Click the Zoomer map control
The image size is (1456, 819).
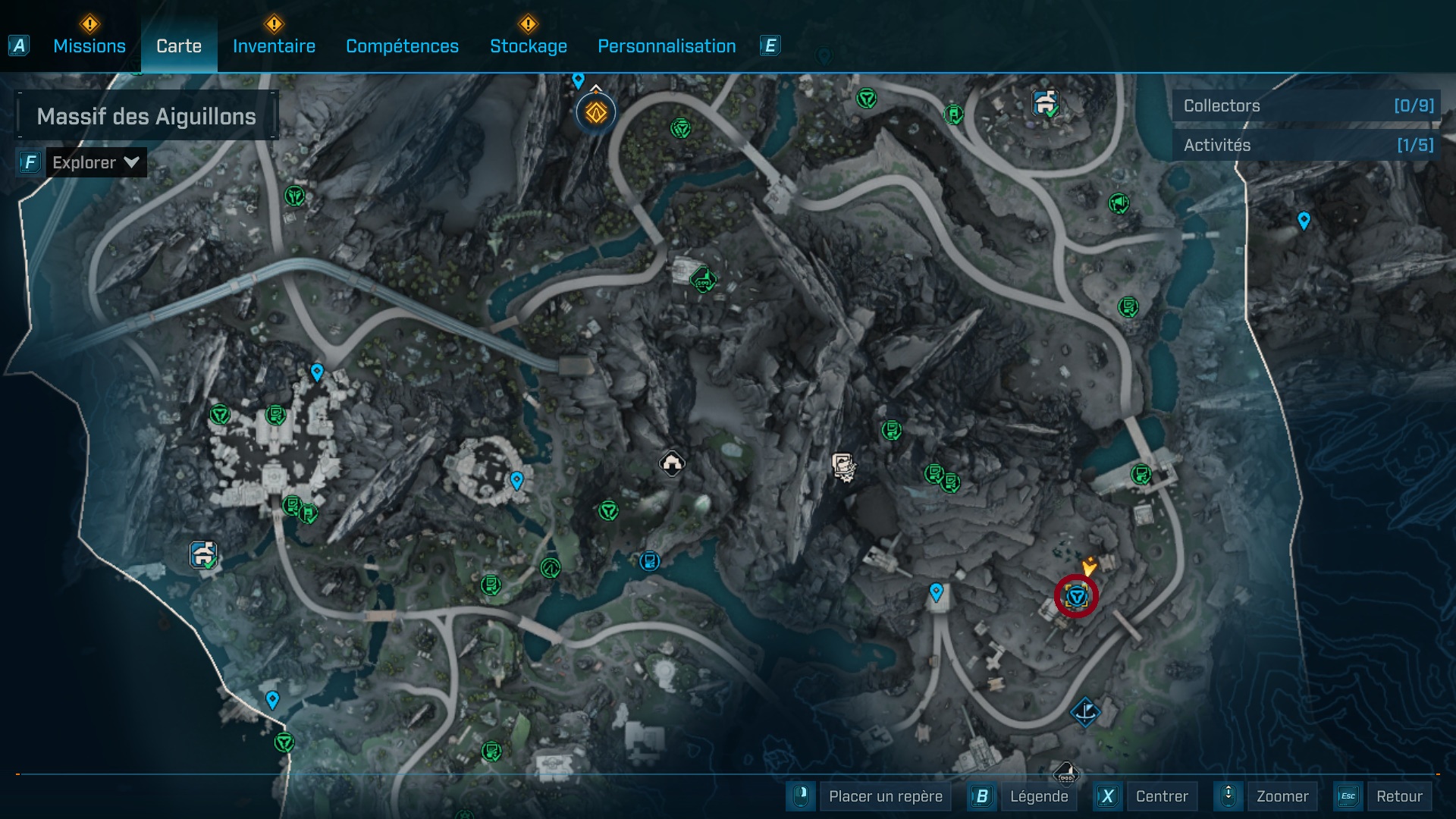pyautogui.click(x=1282, y=796)
